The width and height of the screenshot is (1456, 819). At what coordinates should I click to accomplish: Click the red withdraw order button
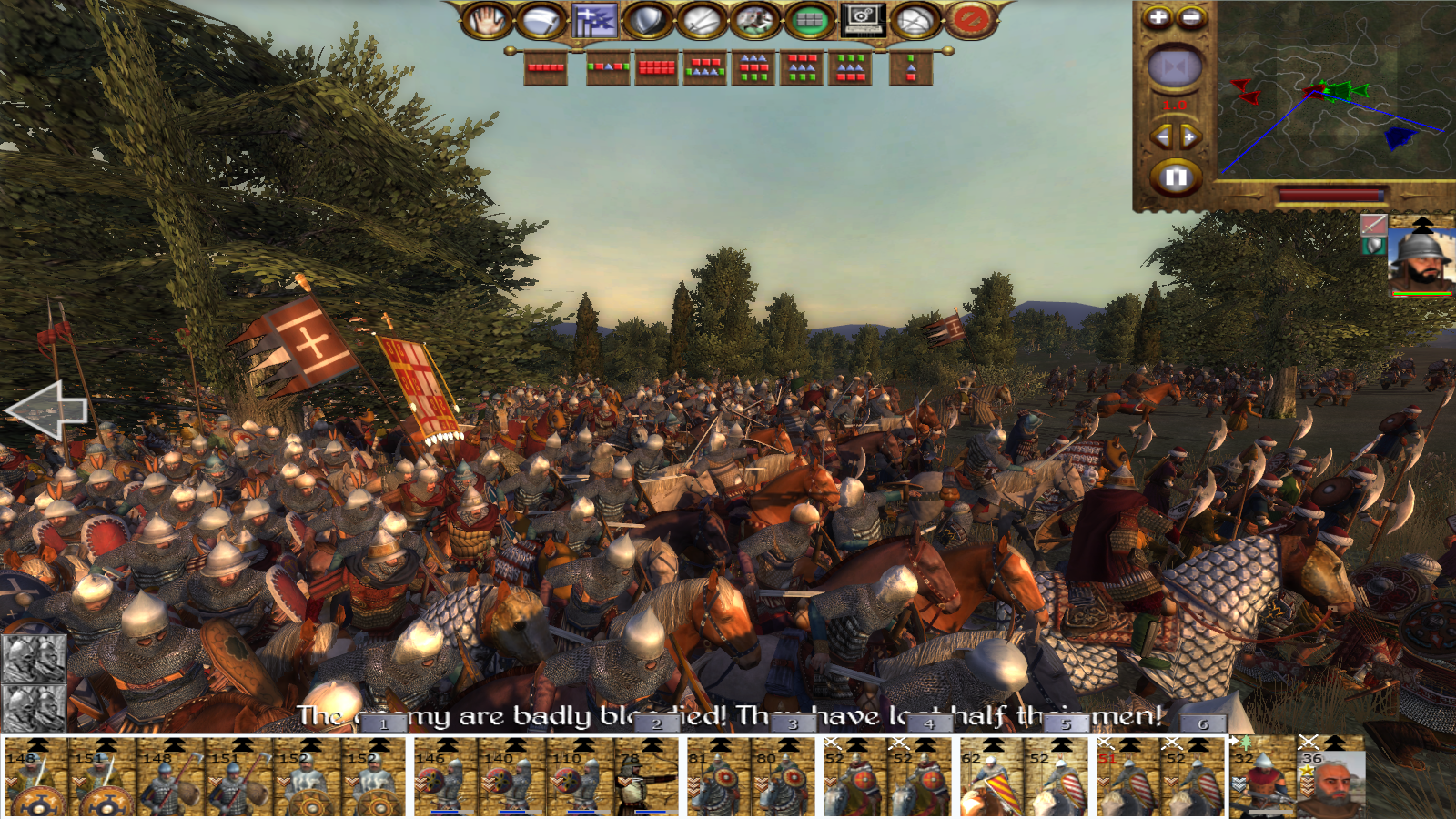pyautogui.click(x=971, y=20)
